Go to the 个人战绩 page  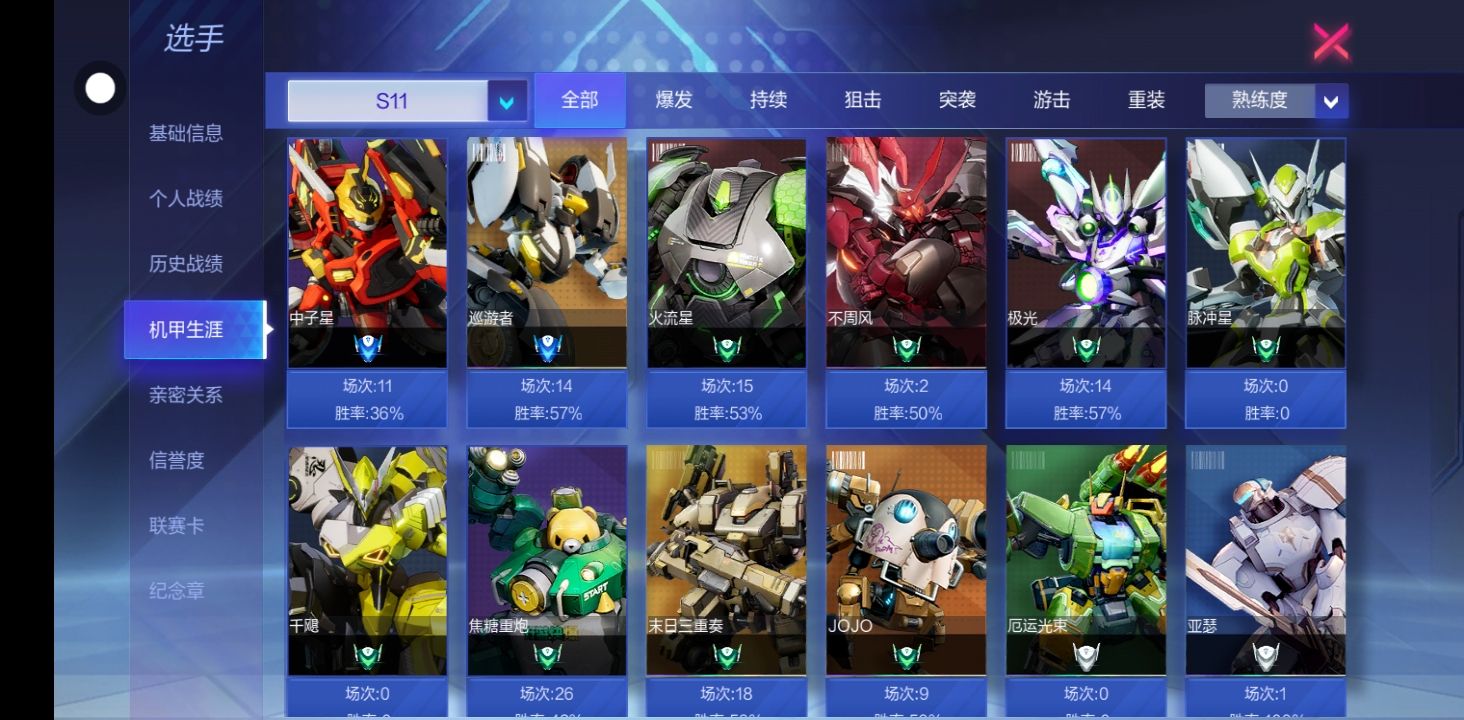pyautogui.click(x=186, y=199)
